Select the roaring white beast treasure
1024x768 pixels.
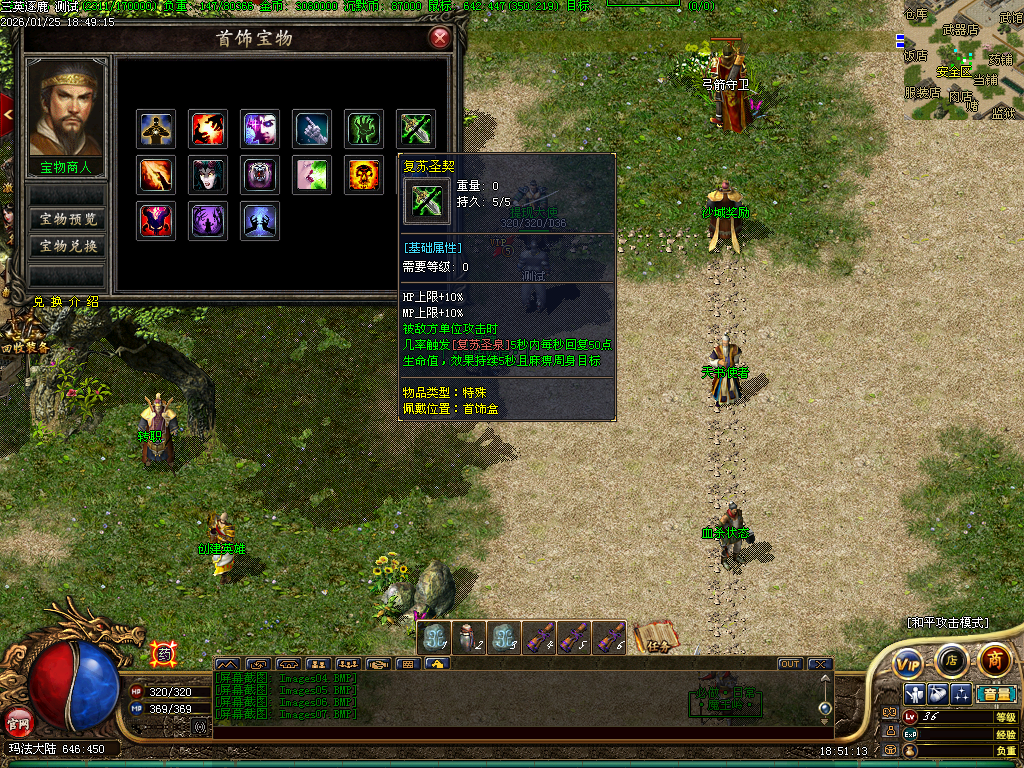tap(260, 175)
